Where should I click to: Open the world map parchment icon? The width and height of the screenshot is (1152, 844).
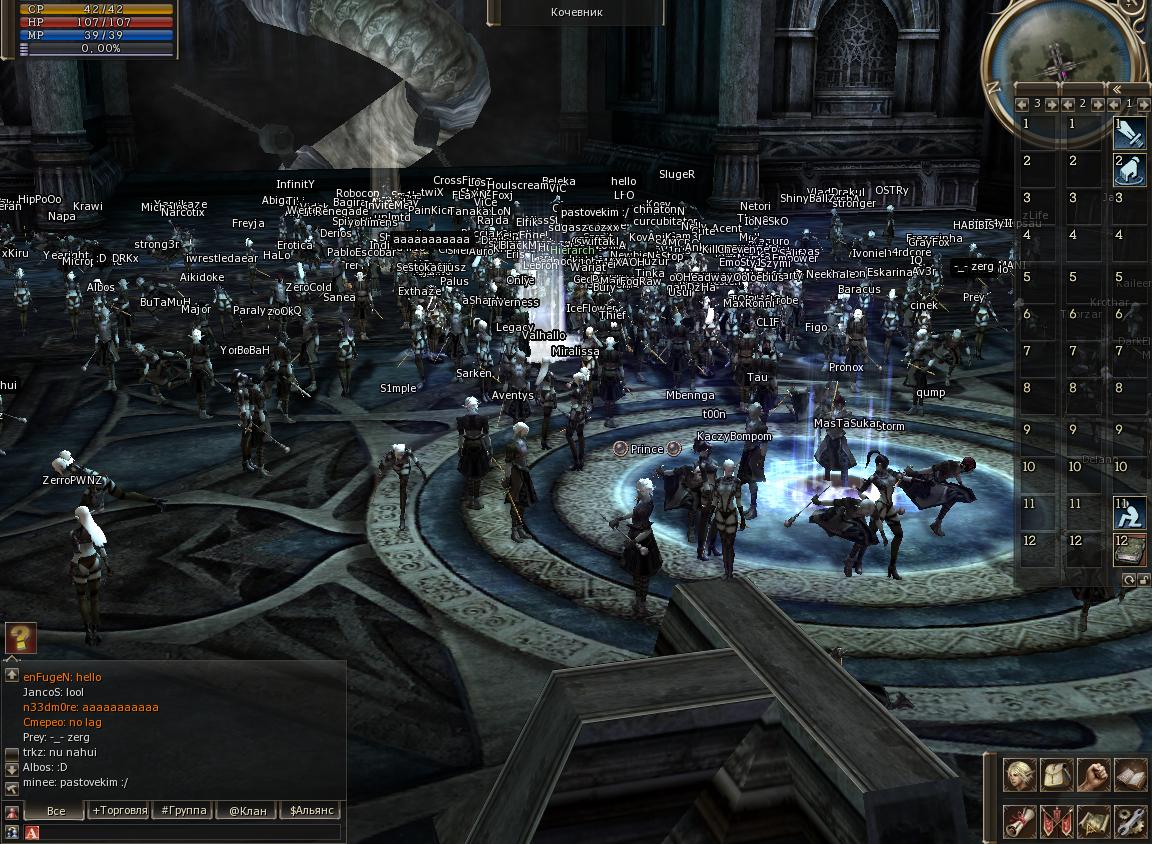1094,820
